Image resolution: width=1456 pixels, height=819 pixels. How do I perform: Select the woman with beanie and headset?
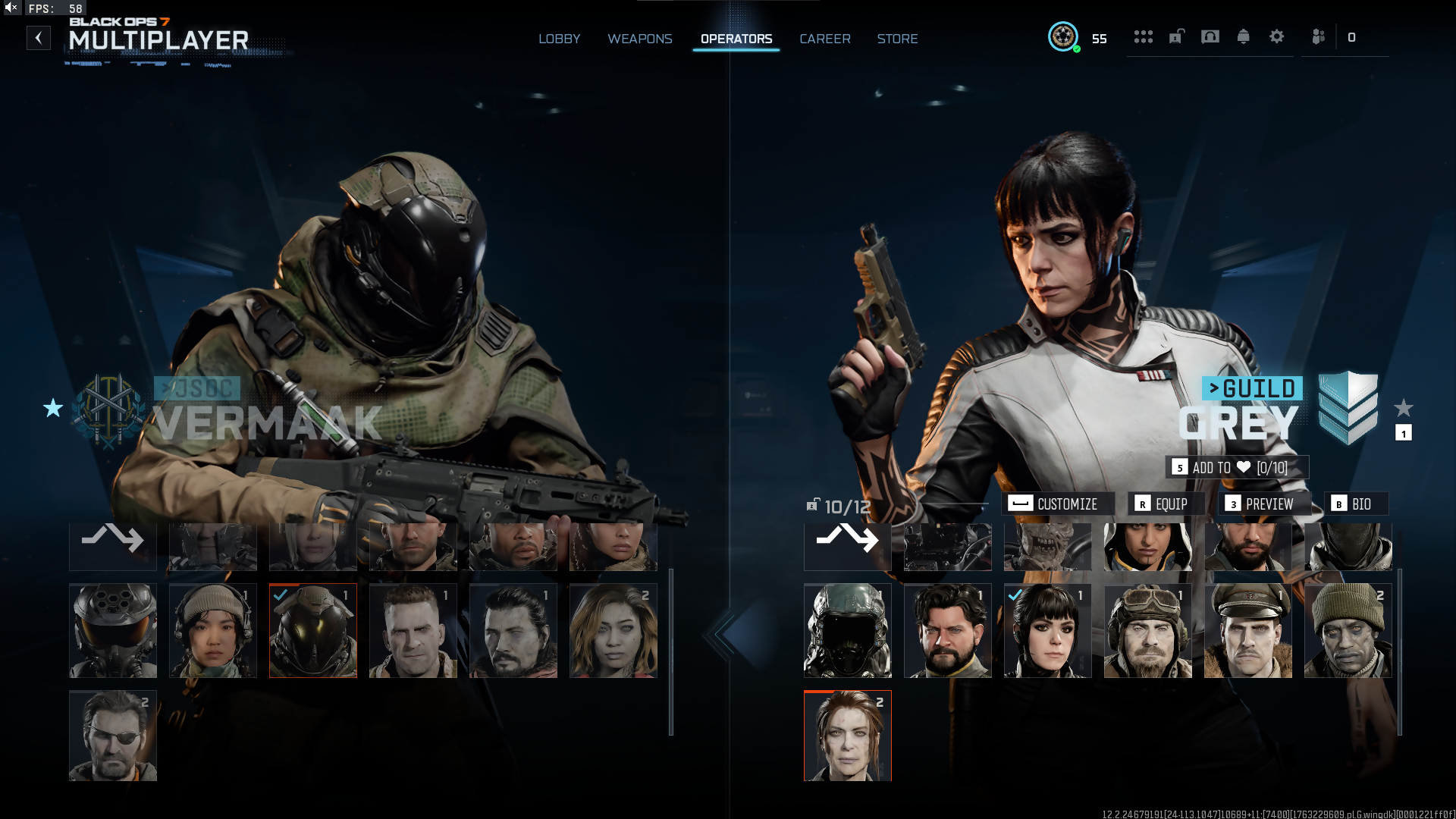(x=213, y=630)
